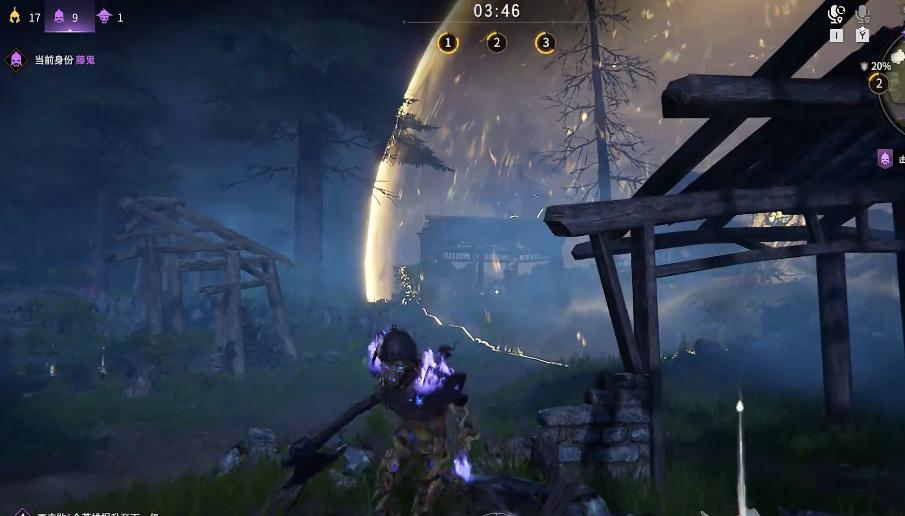Select stage marker number 2 under timer
The height and width of the screenshot is (516, 905).
tap(496, 42)
